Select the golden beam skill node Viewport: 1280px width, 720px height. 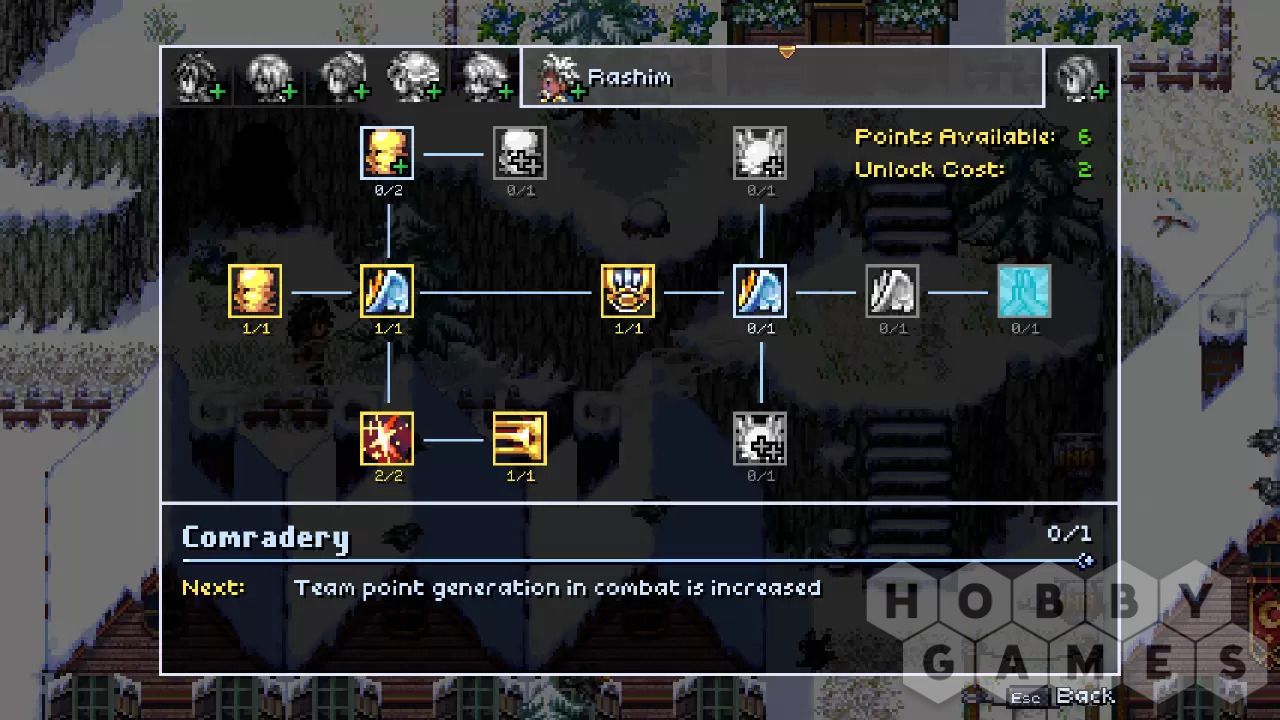(520, 438)
